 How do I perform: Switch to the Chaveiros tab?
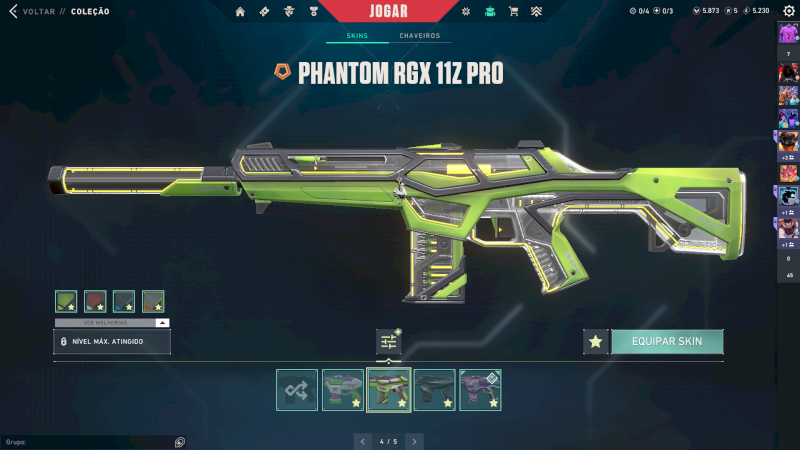click(422, 36)
